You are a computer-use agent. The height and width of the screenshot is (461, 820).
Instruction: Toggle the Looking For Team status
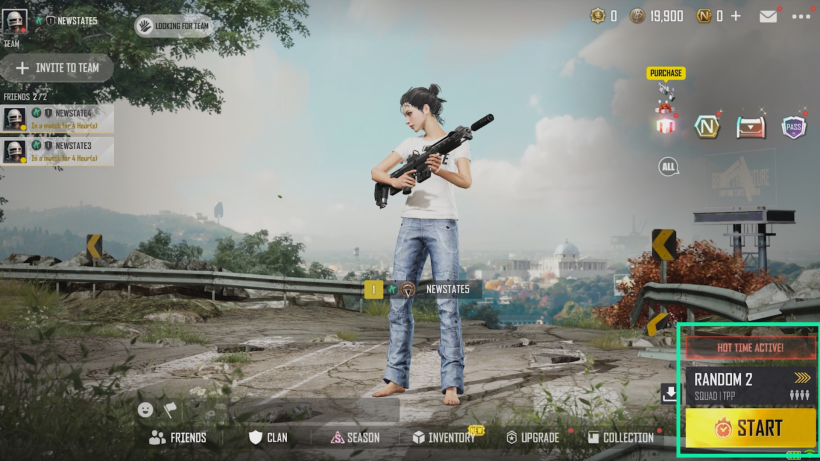(x=175, y=25)
